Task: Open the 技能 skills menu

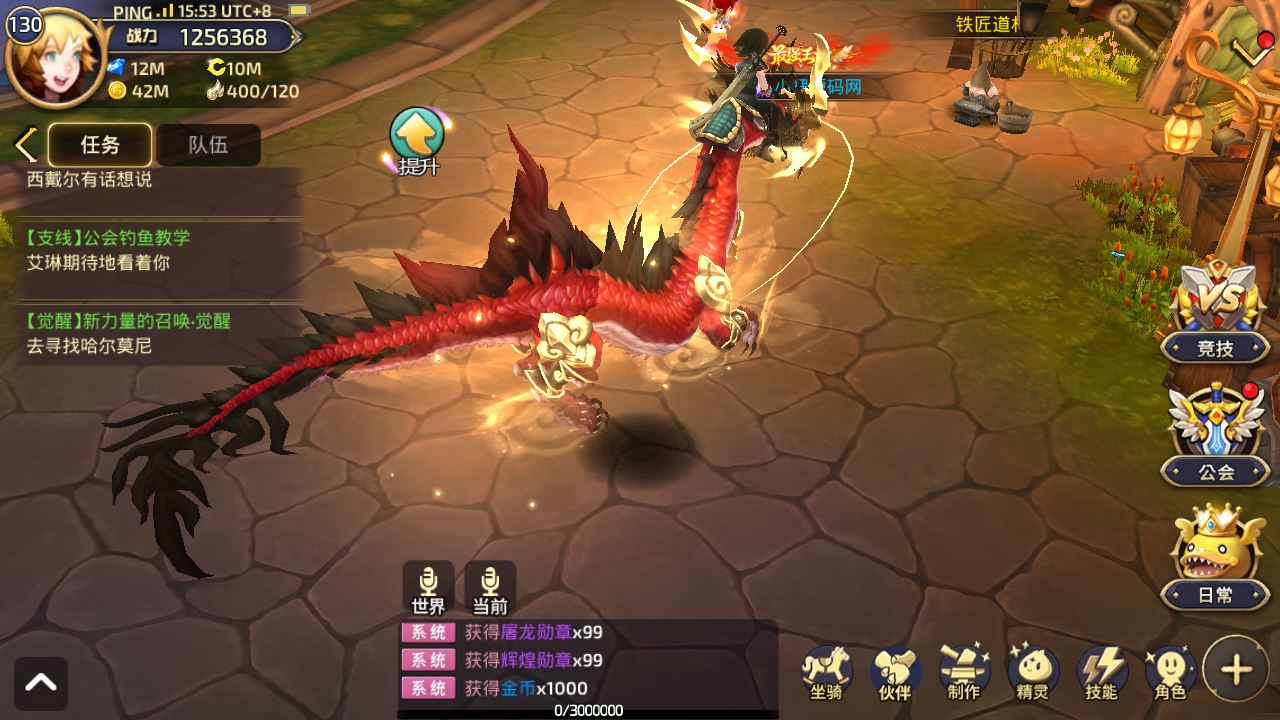Action: coord(1101,671)
